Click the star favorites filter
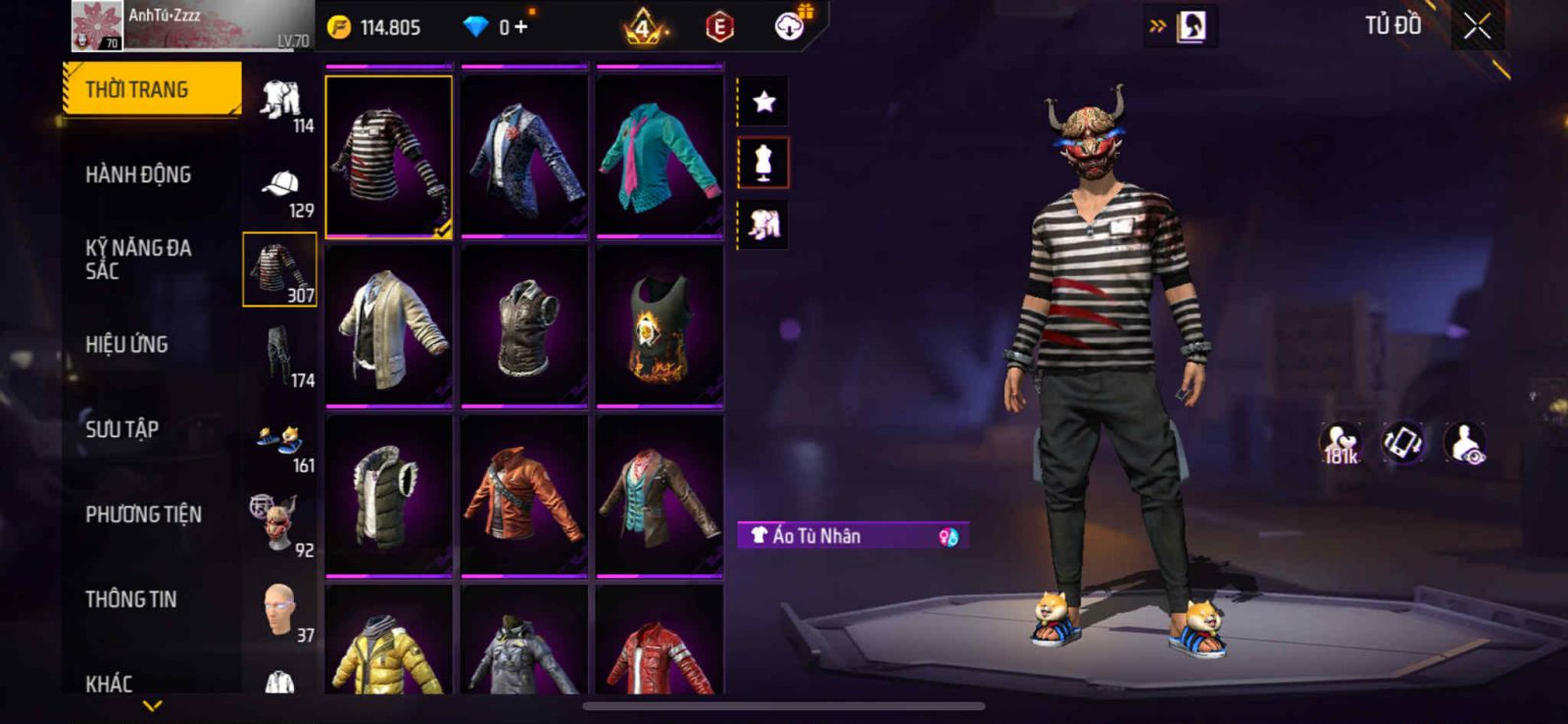Viewport: 1568px width, 724px height. (x=763, y=101)
